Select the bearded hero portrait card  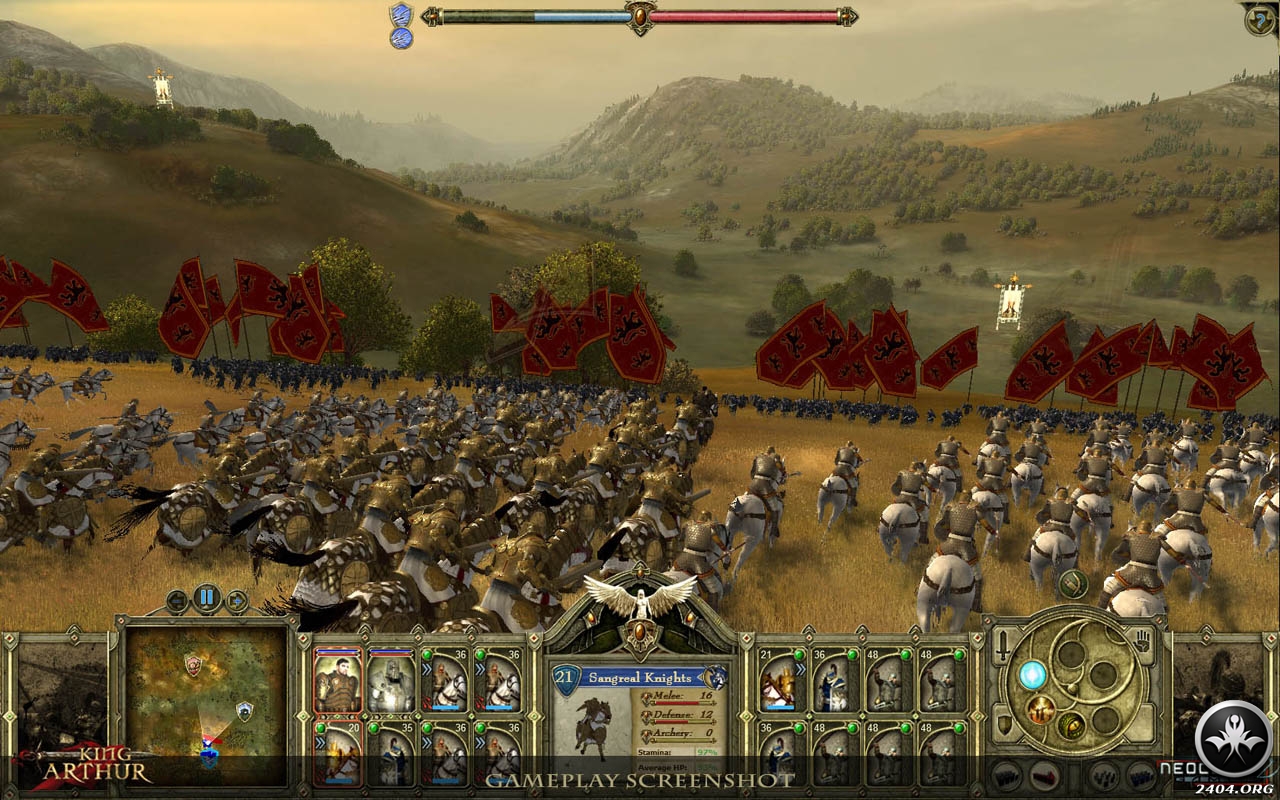337,680
